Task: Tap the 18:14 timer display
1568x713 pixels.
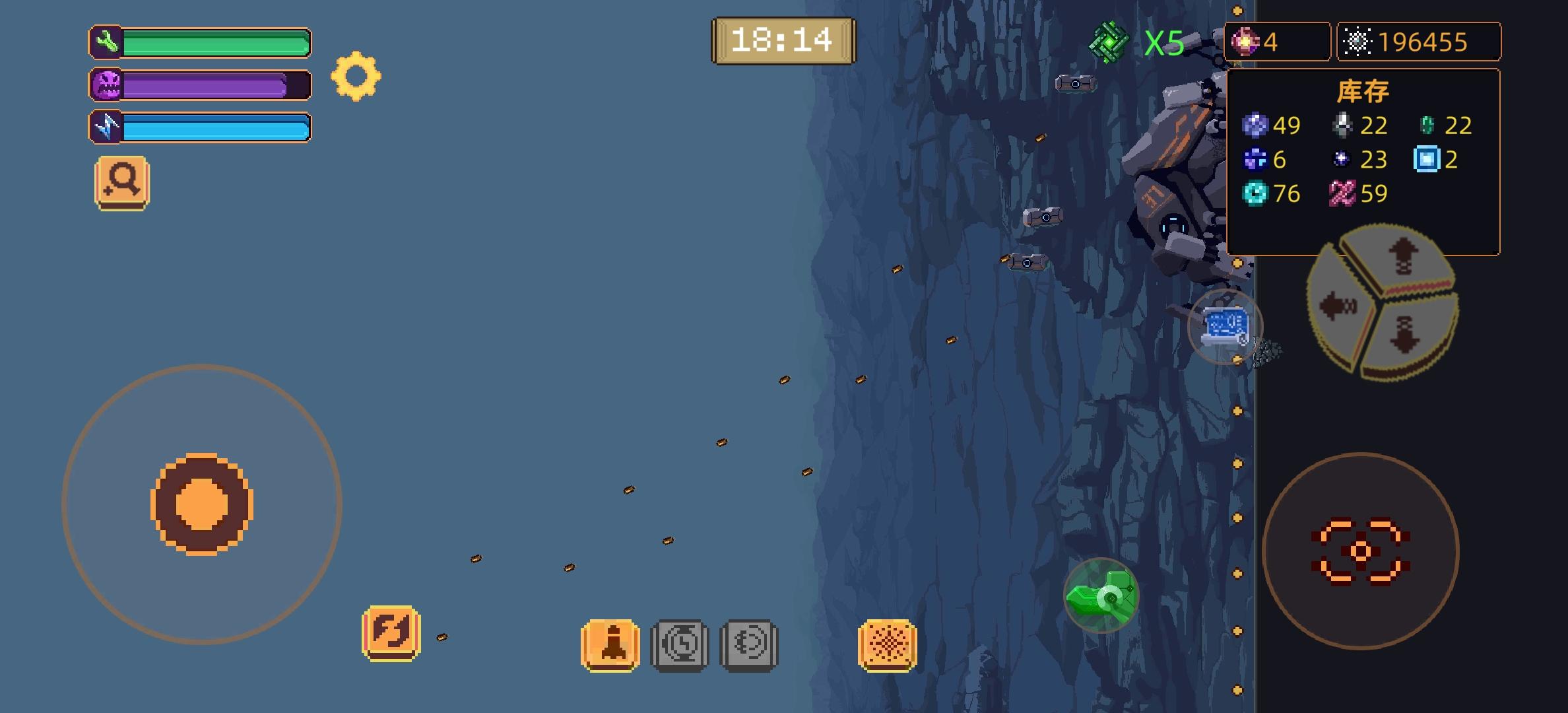Action: point(783,40)
